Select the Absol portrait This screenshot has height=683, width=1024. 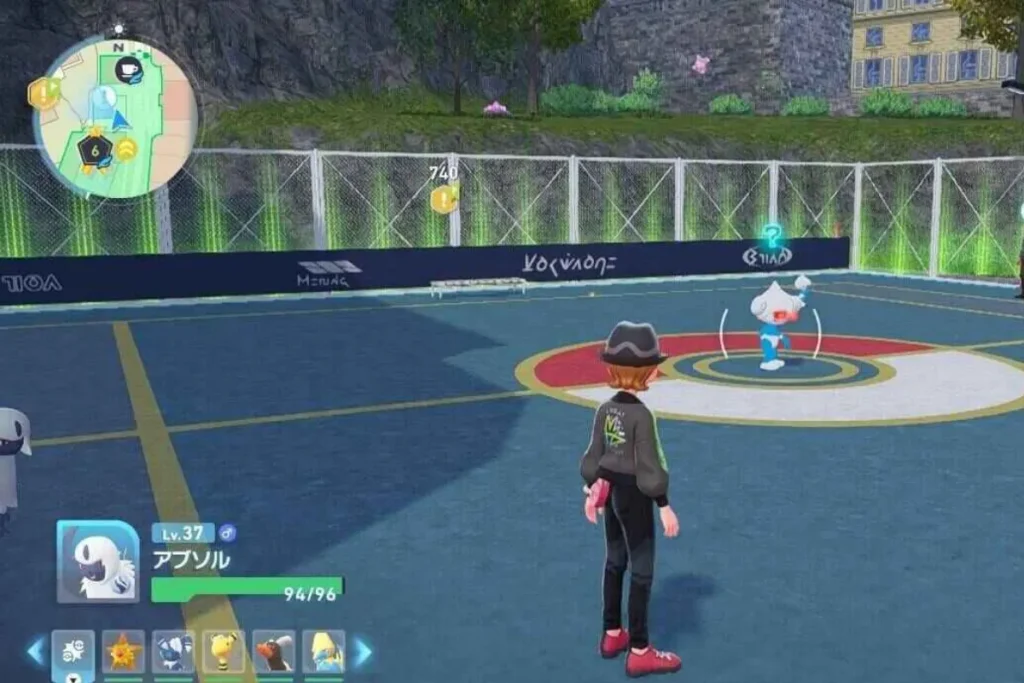tap(97, 562)
